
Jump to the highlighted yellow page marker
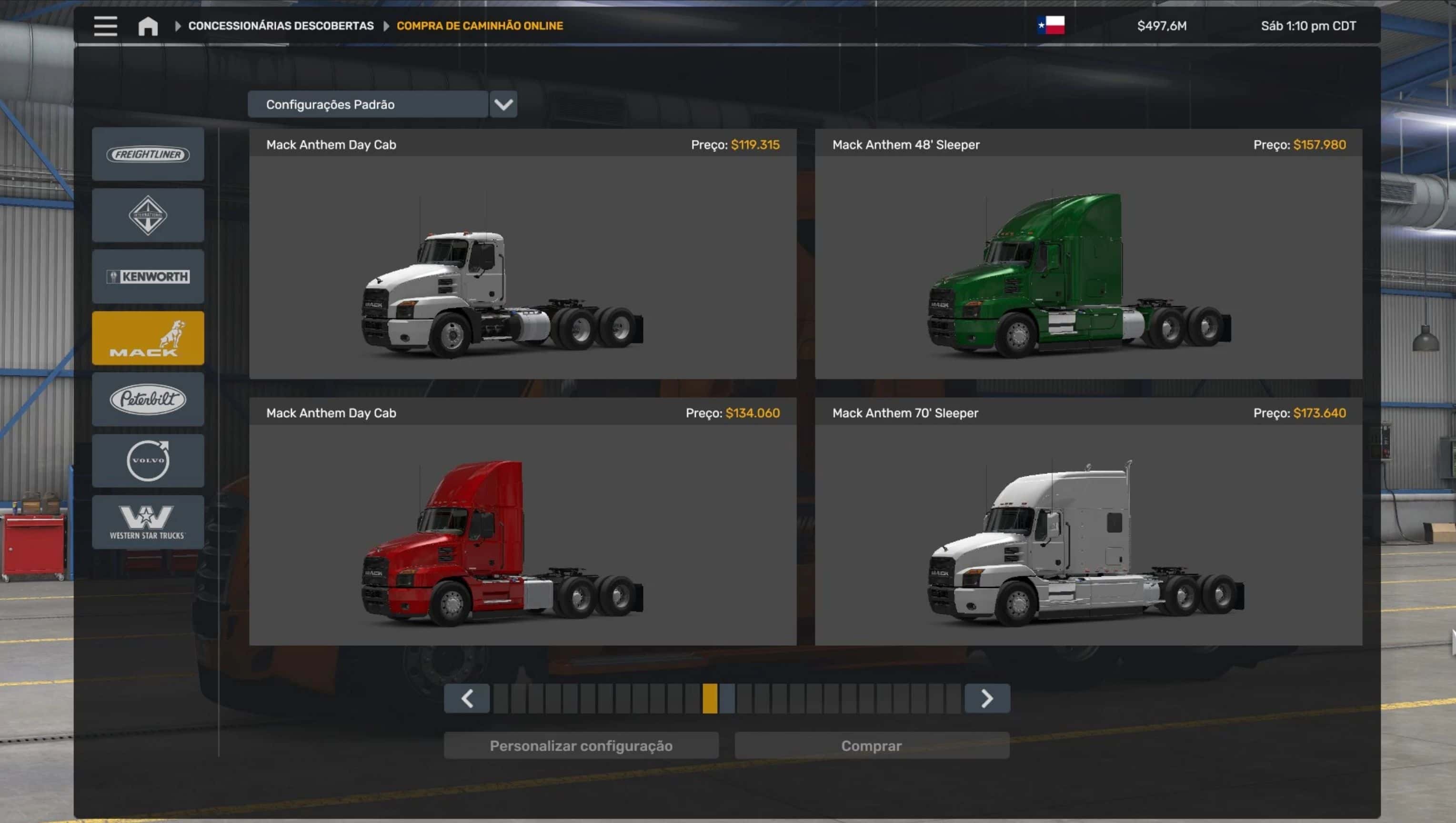710,699
